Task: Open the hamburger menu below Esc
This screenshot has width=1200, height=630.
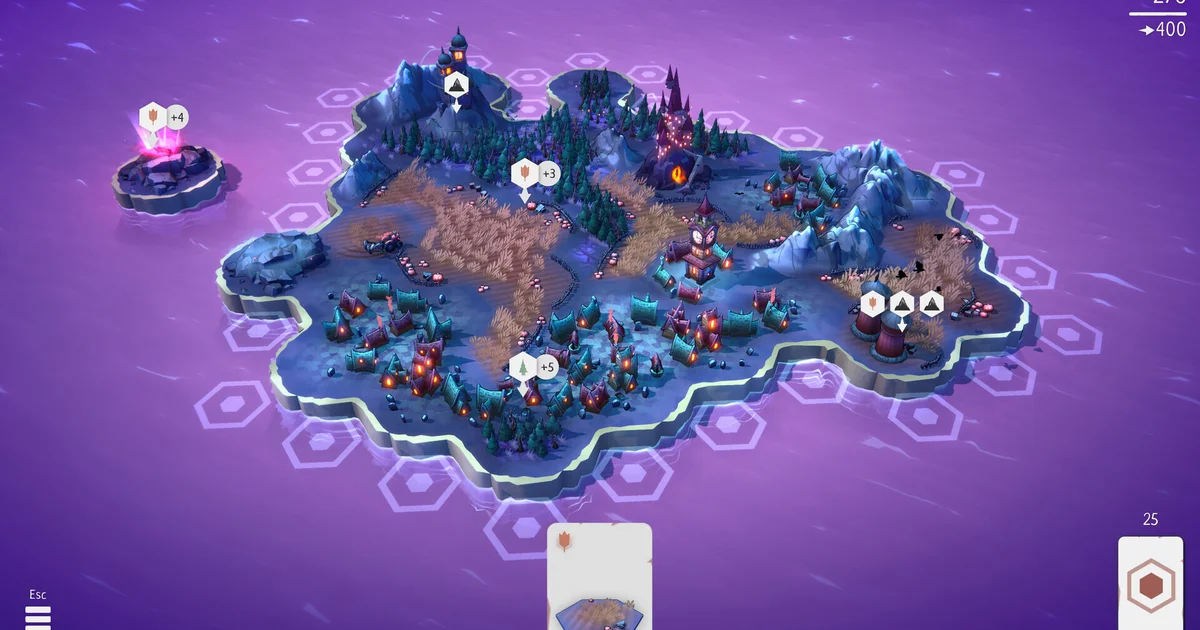Action: coord(37,617)
